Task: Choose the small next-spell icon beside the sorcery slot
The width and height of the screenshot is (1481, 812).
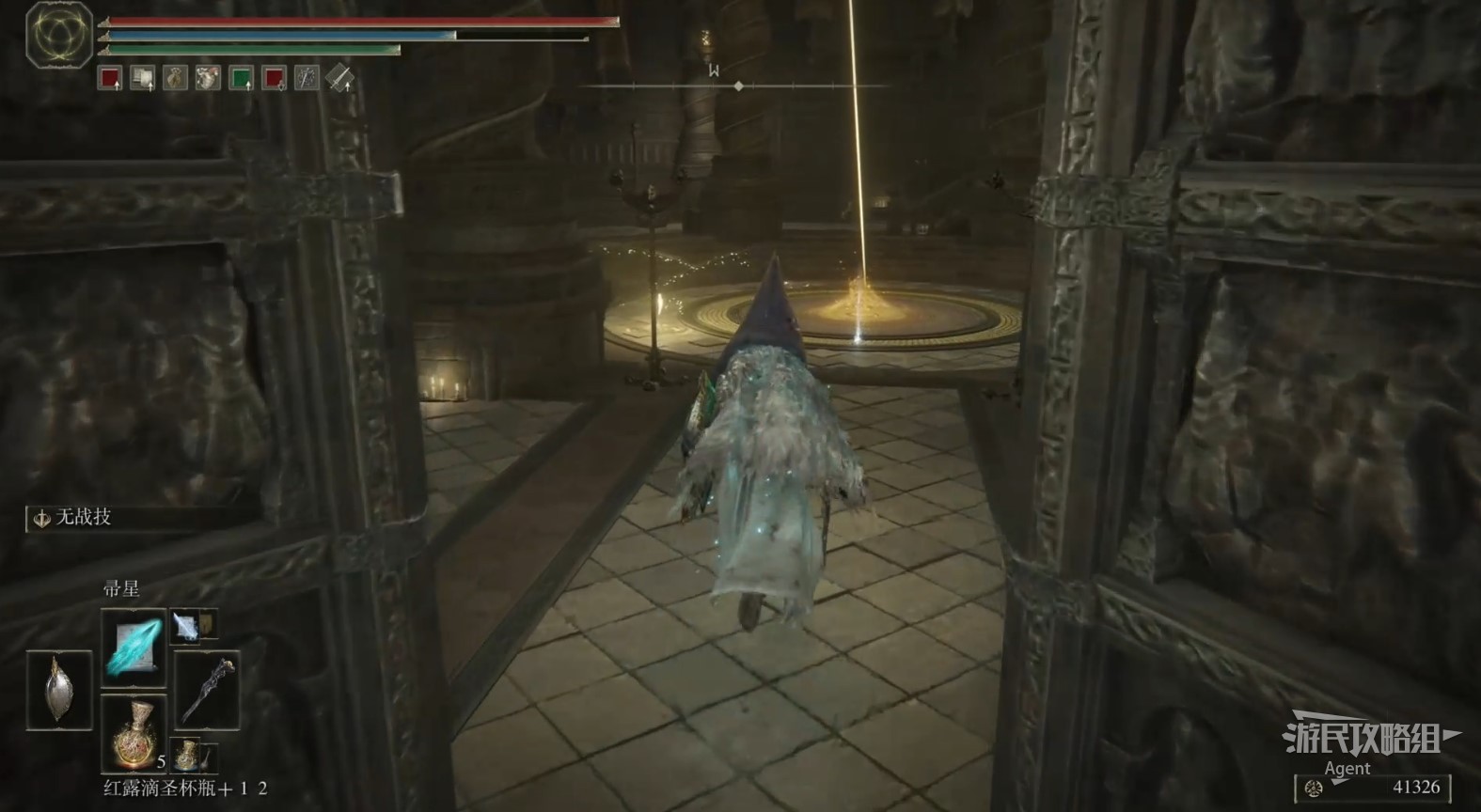Action: click(x=187, y=627)
